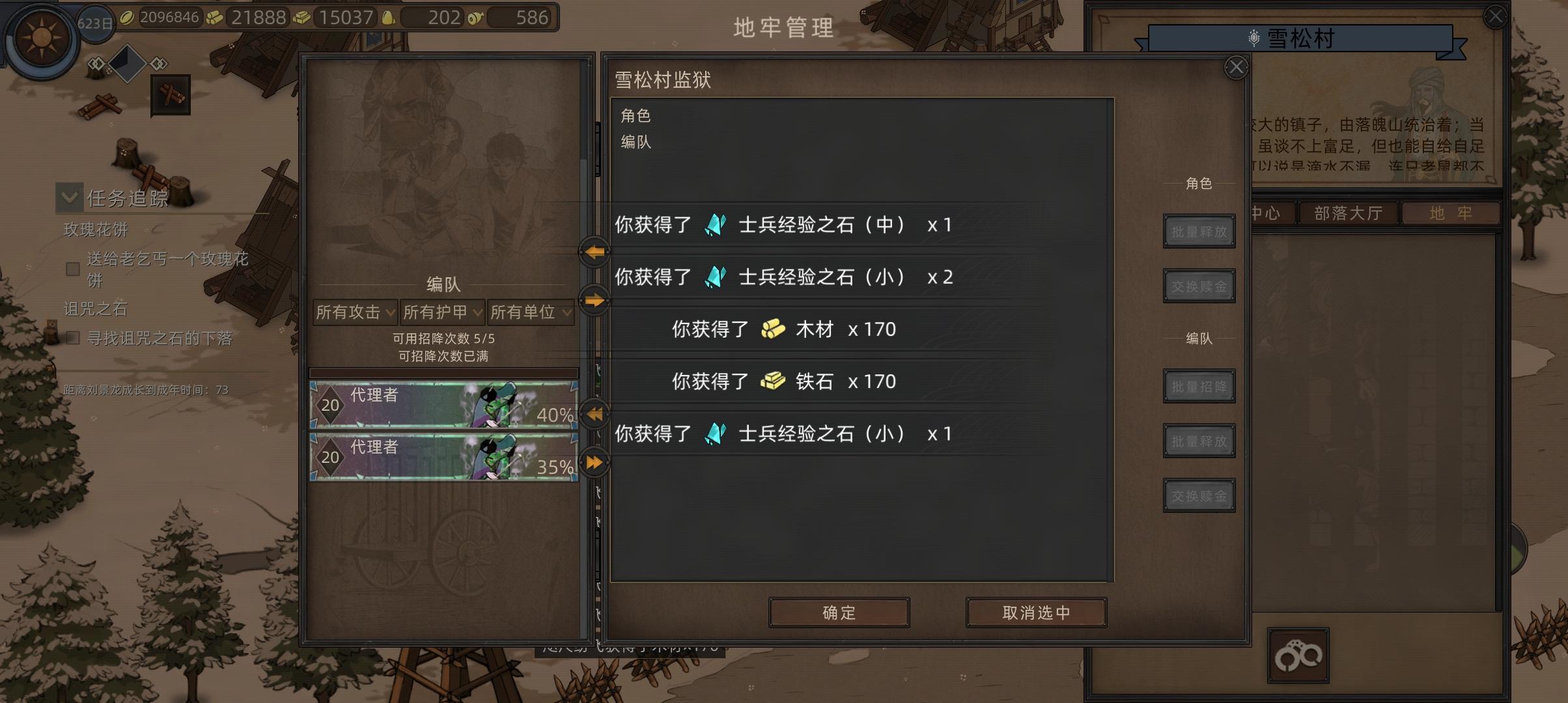Check the quest box 送给老乞丐一个玫瑰花饼

[72, 268]
